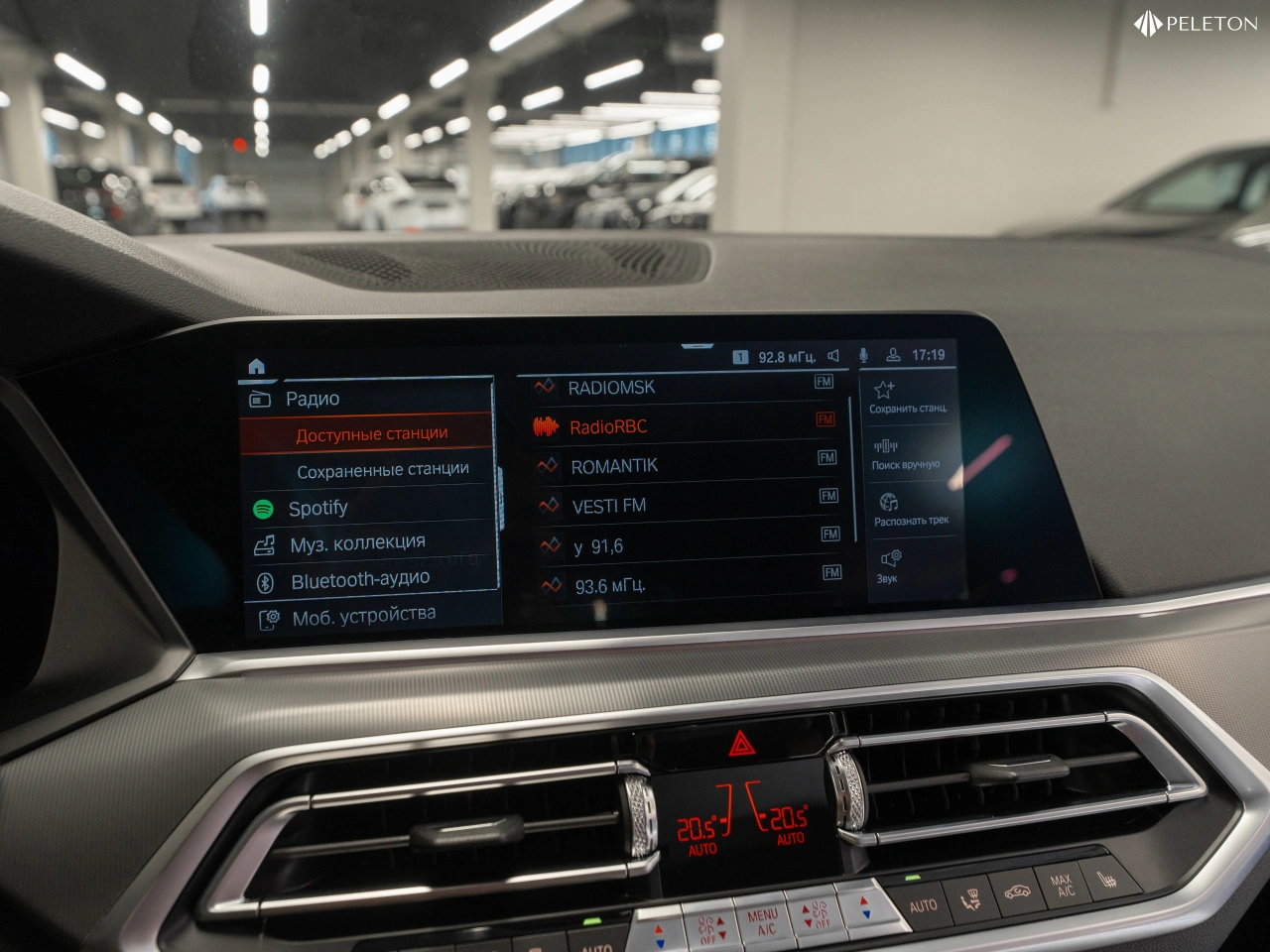
Task: Choose the VESTI FM station
Action: click(x=609, y=506)
